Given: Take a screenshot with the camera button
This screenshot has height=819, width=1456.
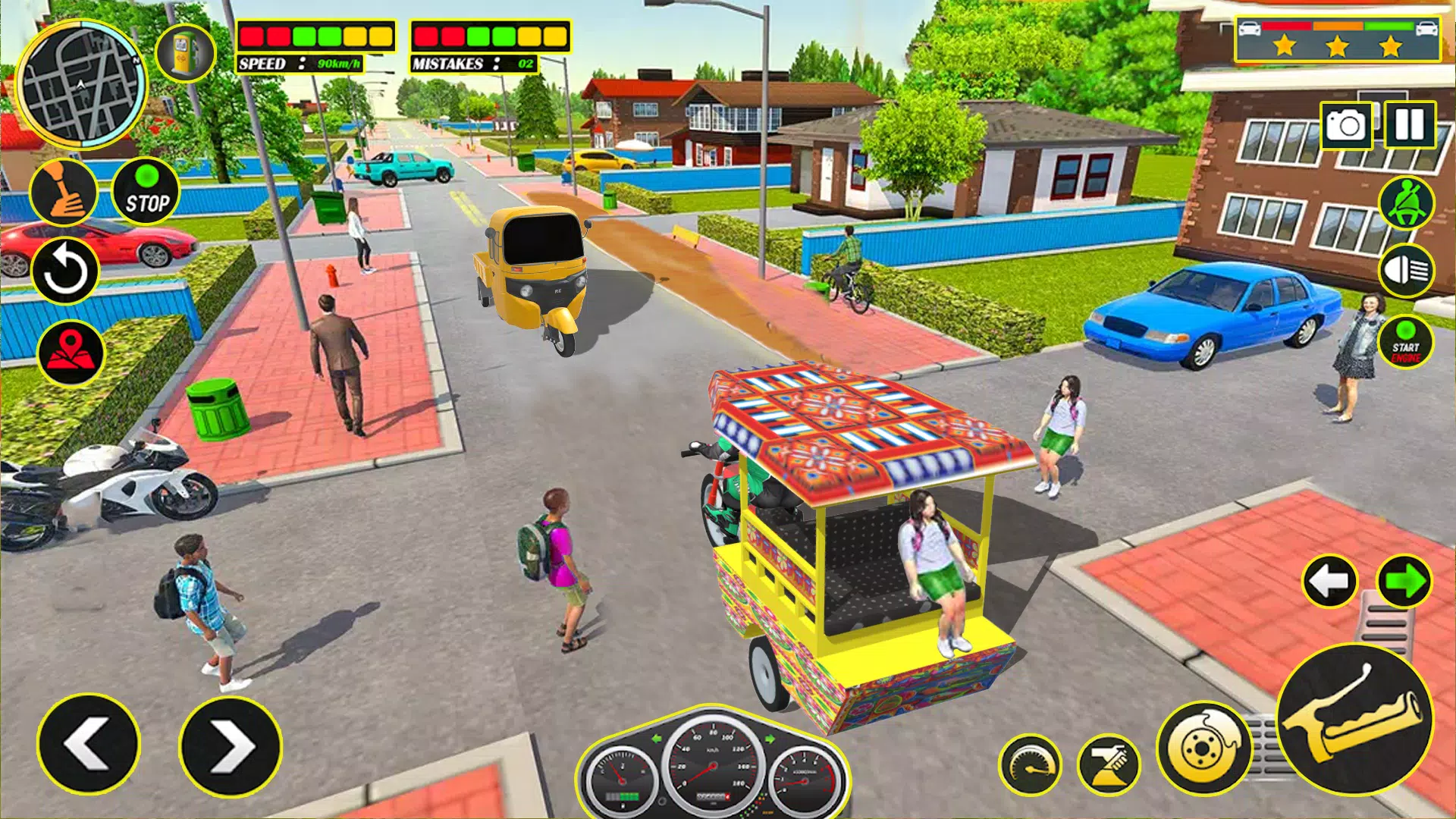Looking at the screenshot, I should (x=1346, y=125).
